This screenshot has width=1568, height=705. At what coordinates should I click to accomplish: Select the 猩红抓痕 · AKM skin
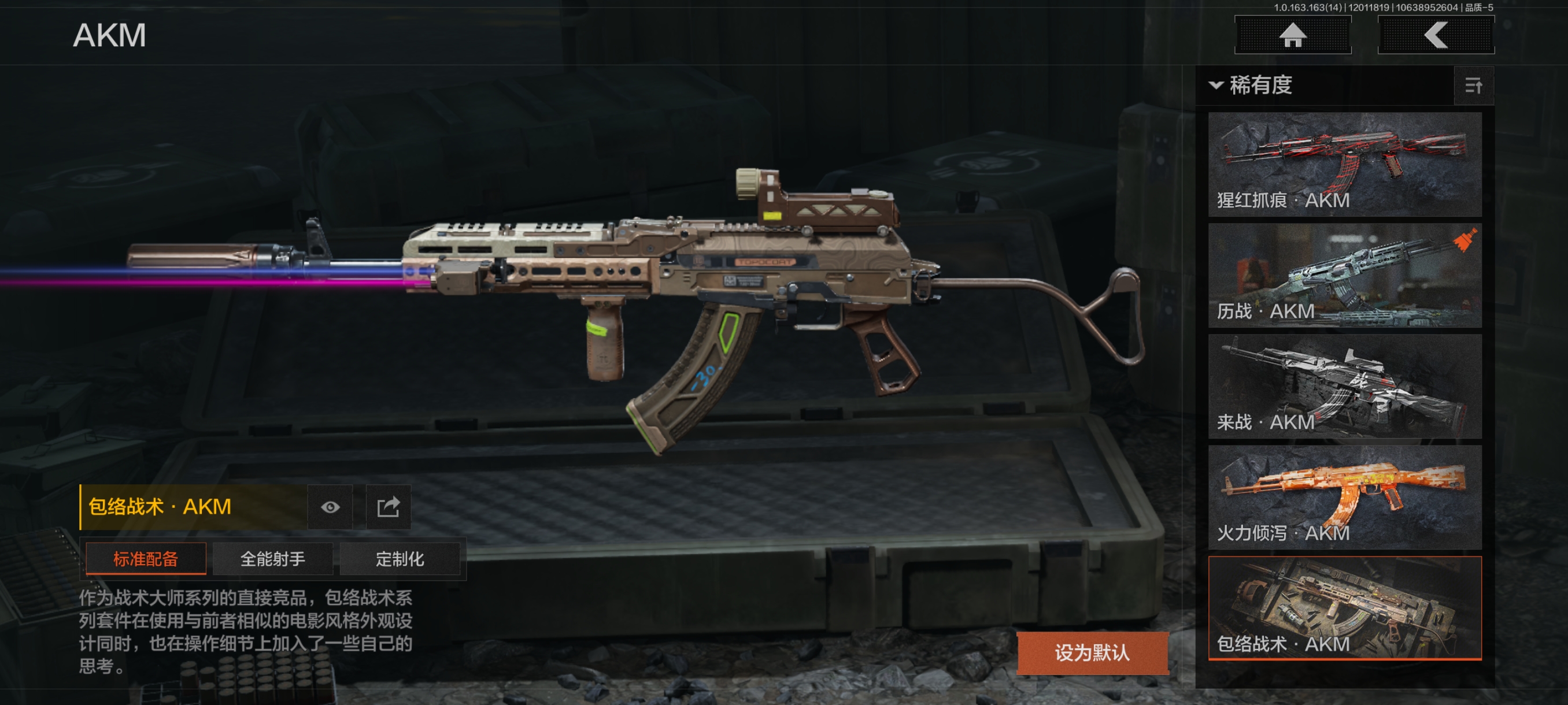point(1344,164)
